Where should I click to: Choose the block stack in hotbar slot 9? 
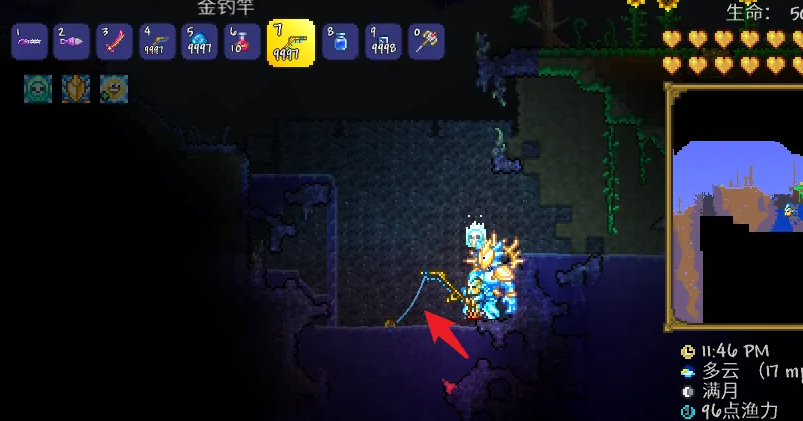(383, 43)
